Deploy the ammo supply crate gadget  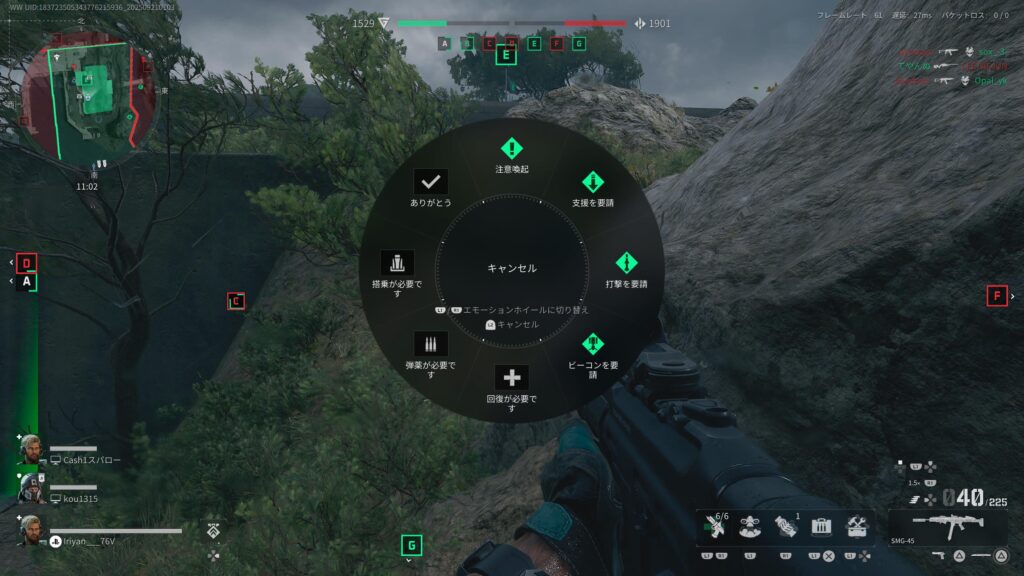pyautogui.click(x=821, y=526)
